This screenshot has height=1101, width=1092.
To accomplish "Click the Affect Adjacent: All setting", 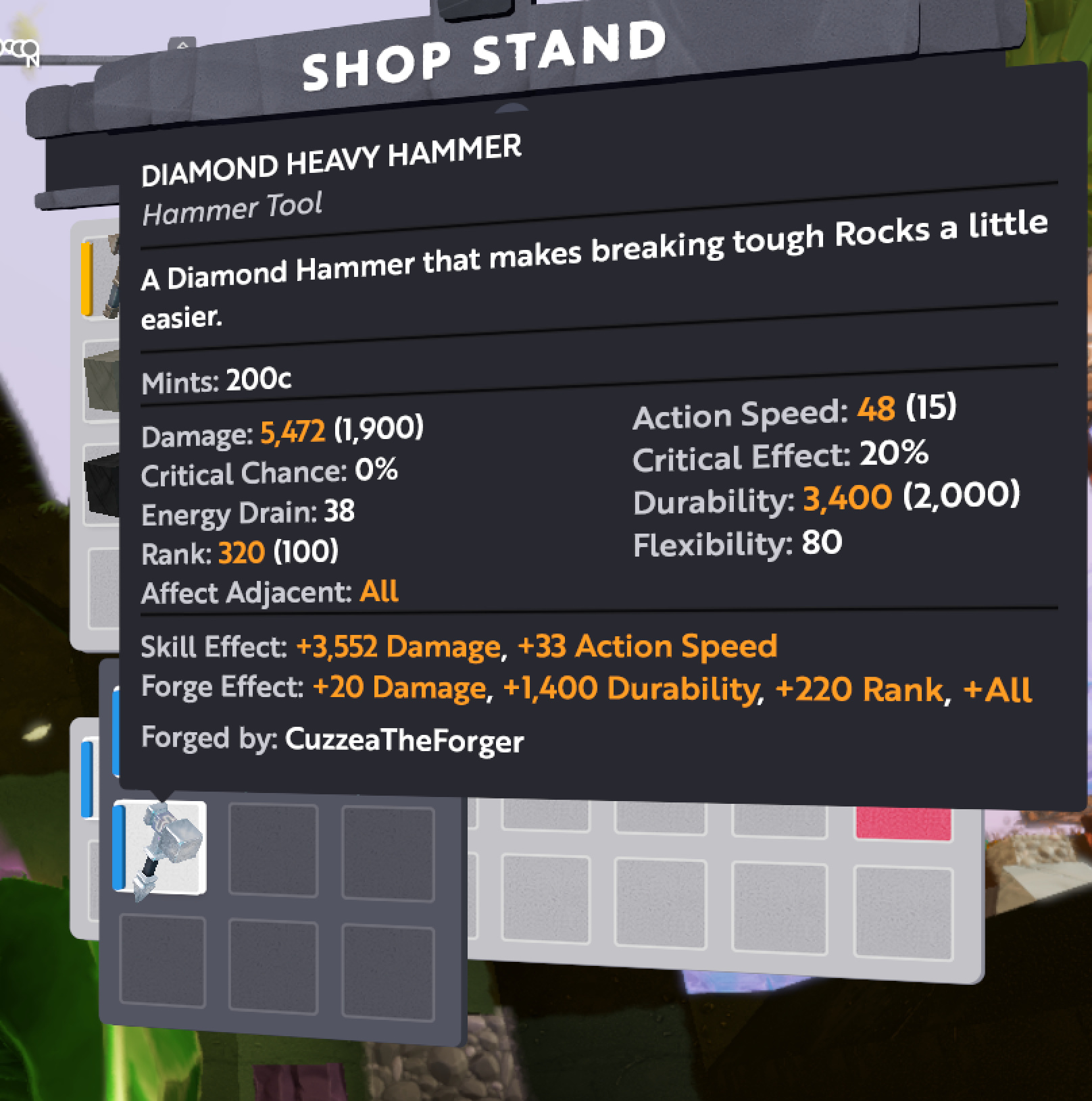I will click(x=269, y=590).
